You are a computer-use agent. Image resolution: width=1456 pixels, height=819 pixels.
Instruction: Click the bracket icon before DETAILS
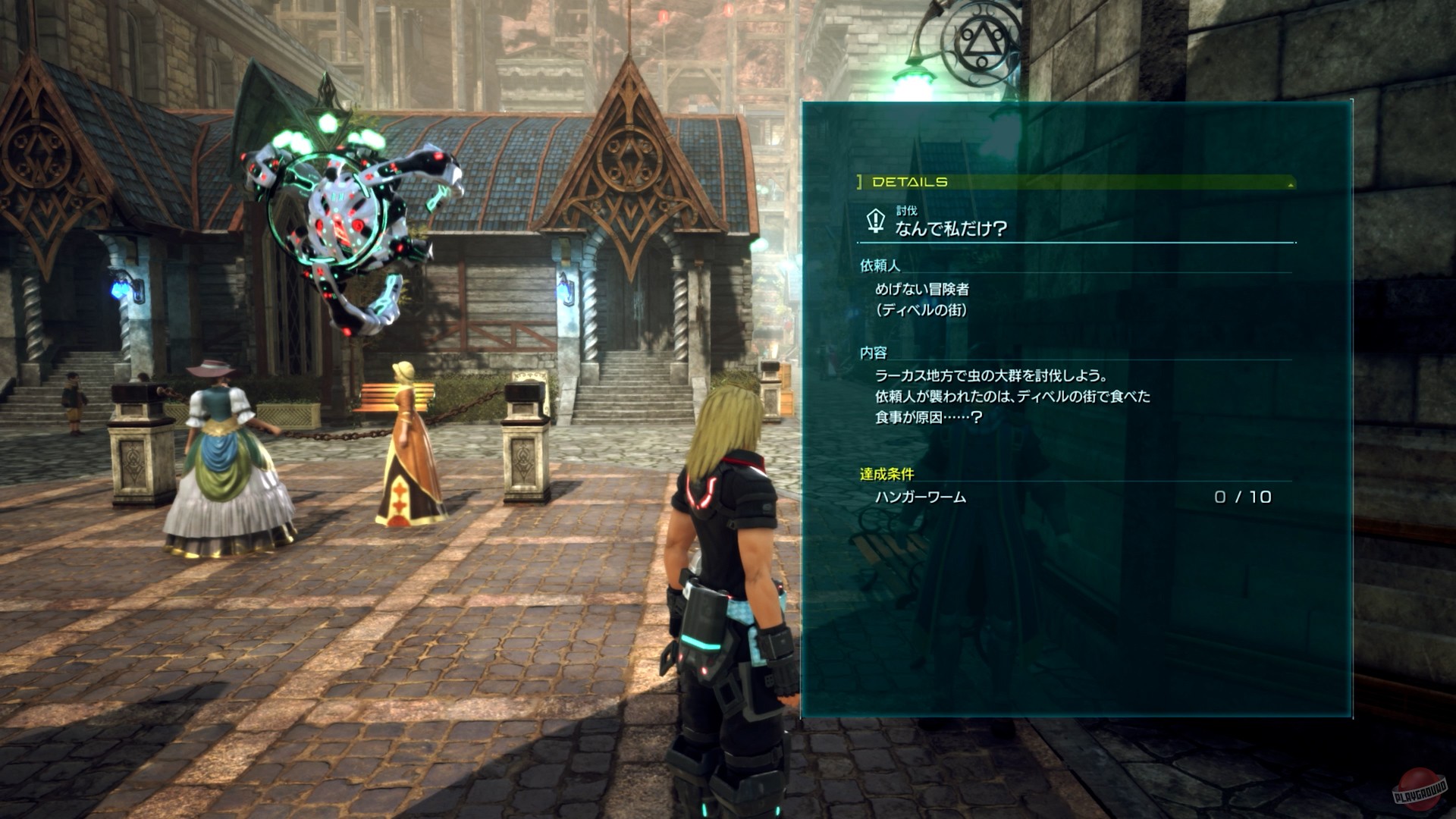(858, 182)
